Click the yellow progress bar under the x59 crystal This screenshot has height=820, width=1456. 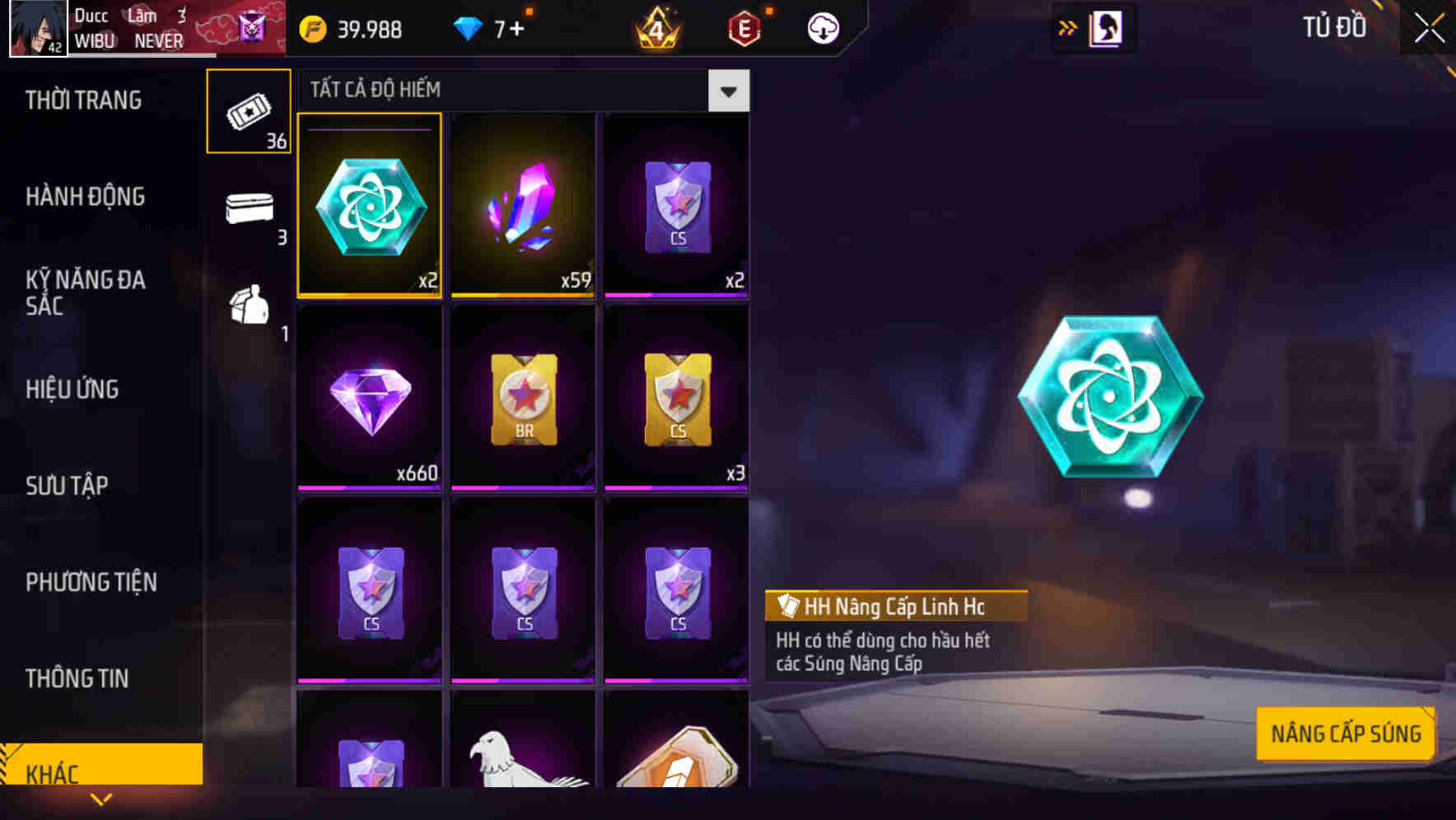[523, 295]
